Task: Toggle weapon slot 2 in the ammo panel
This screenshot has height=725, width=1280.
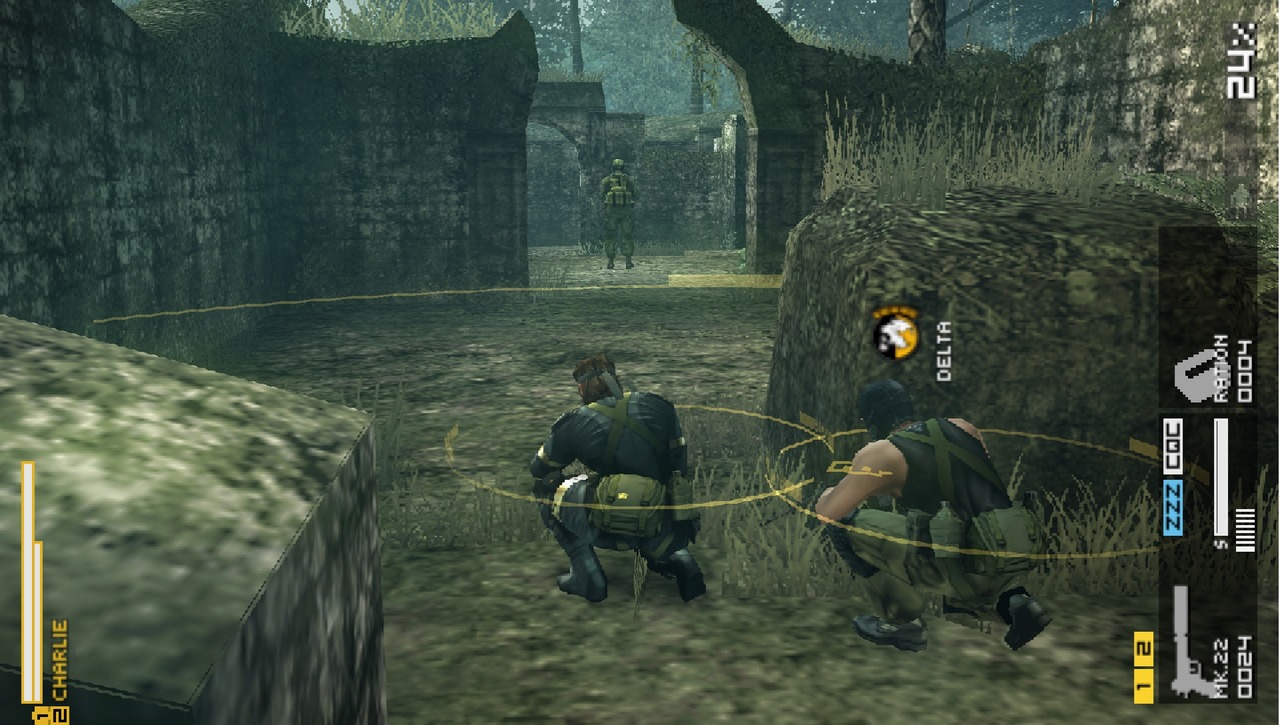Action: pyautogui.click(x=1144, y=648)
